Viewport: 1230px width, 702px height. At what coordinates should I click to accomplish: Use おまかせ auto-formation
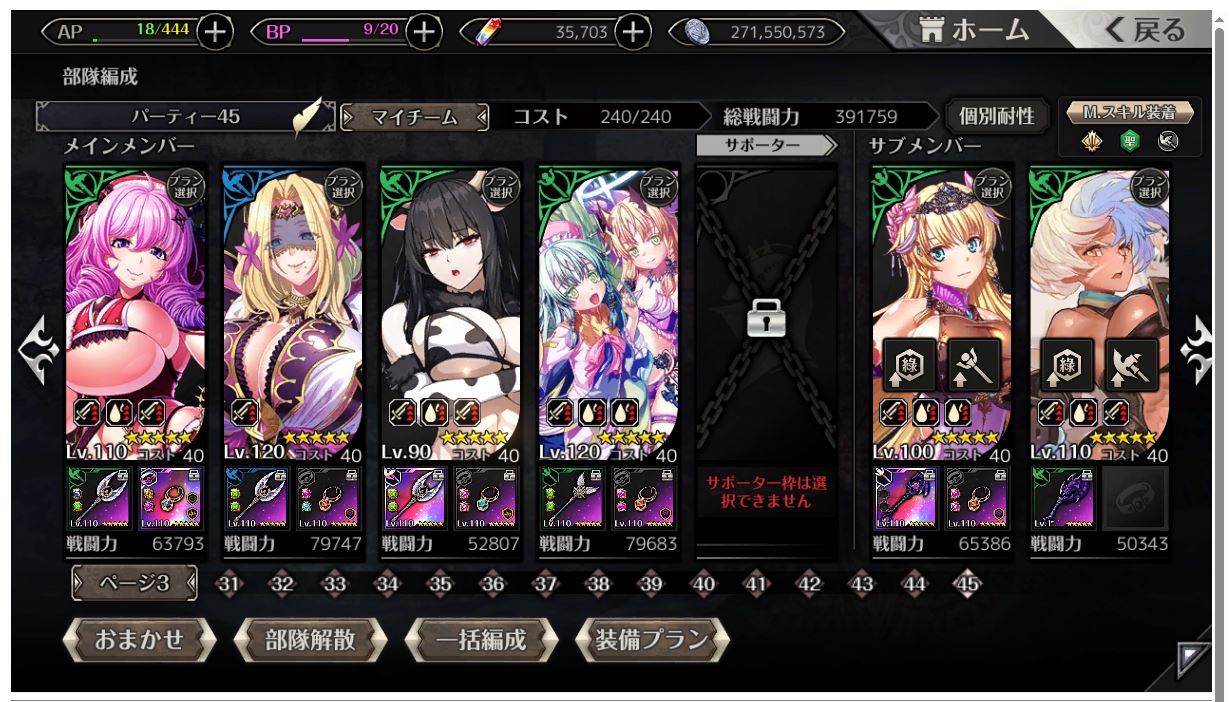pyautogui.click(x=139, y=640)
